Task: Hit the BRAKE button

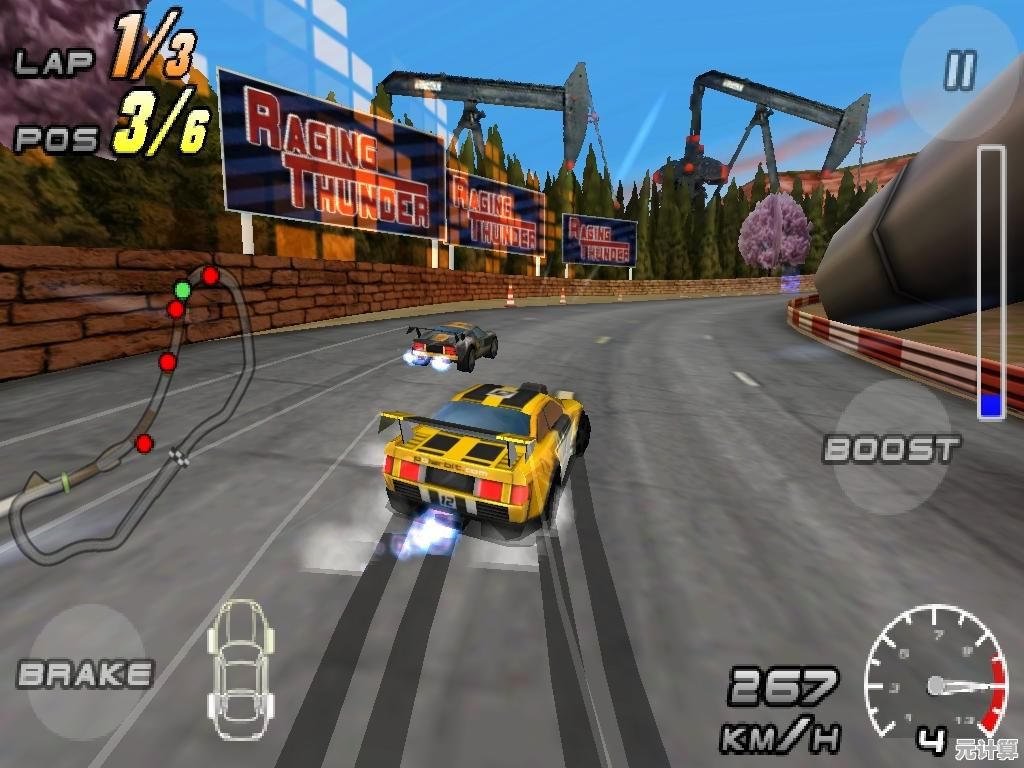Action: click(x=85, y=673)
